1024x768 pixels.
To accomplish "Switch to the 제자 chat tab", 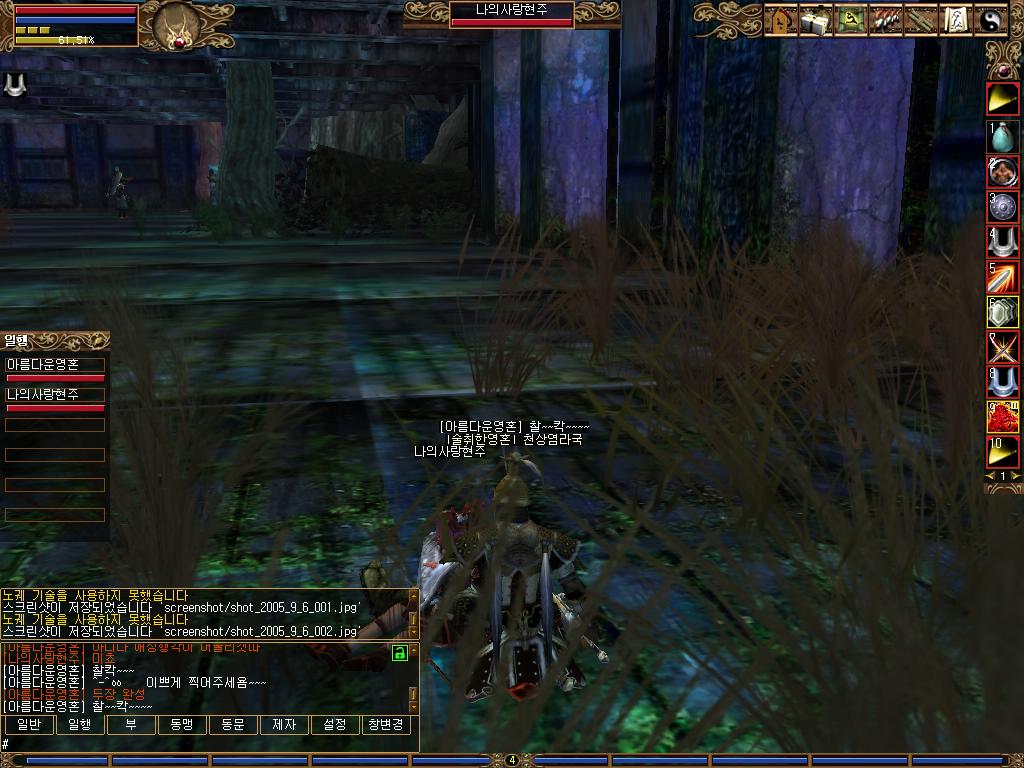I will (x=284, y=724).
